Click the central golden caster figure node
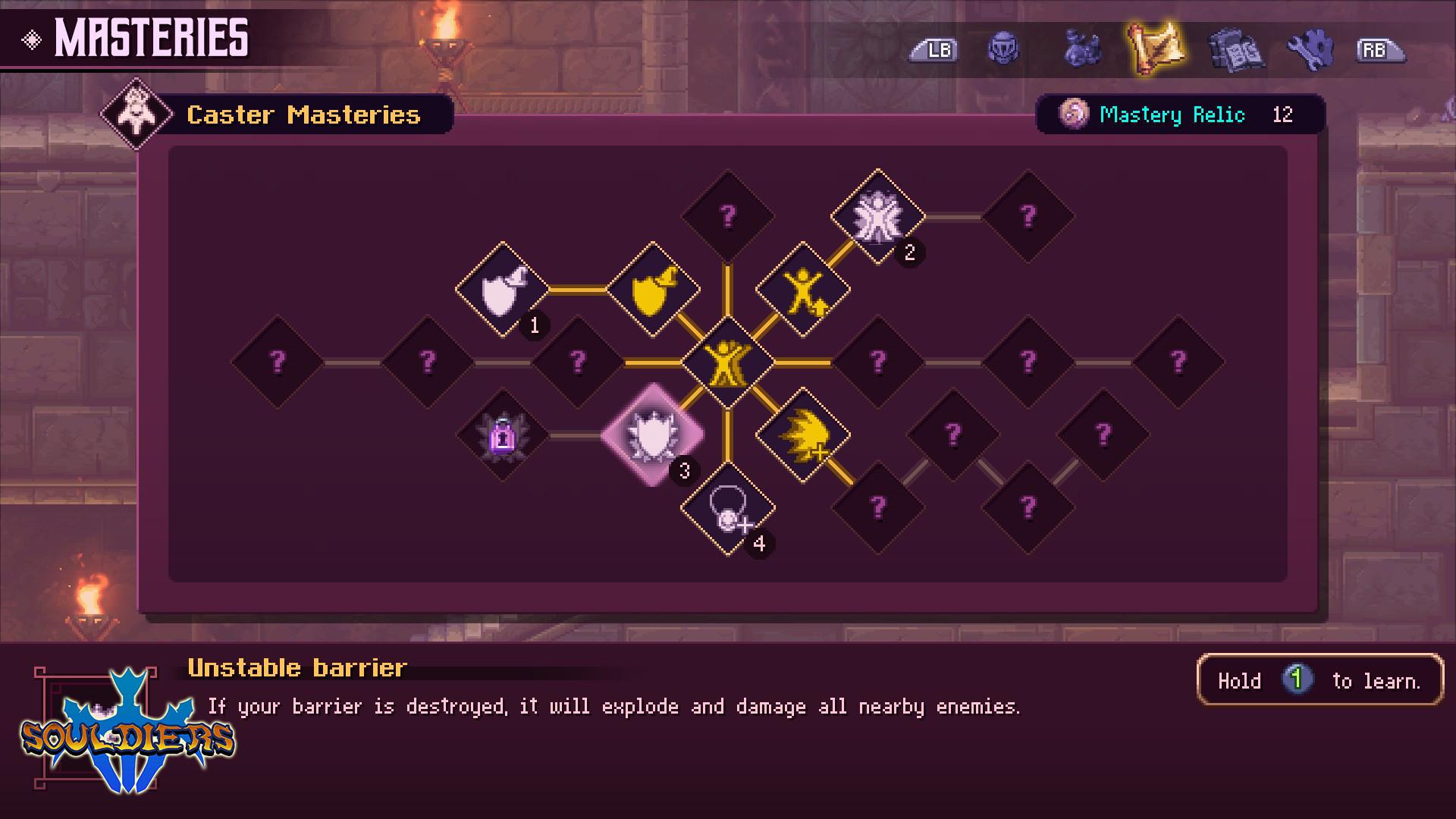The image size is (1456, 819). (x=729, y=362)
